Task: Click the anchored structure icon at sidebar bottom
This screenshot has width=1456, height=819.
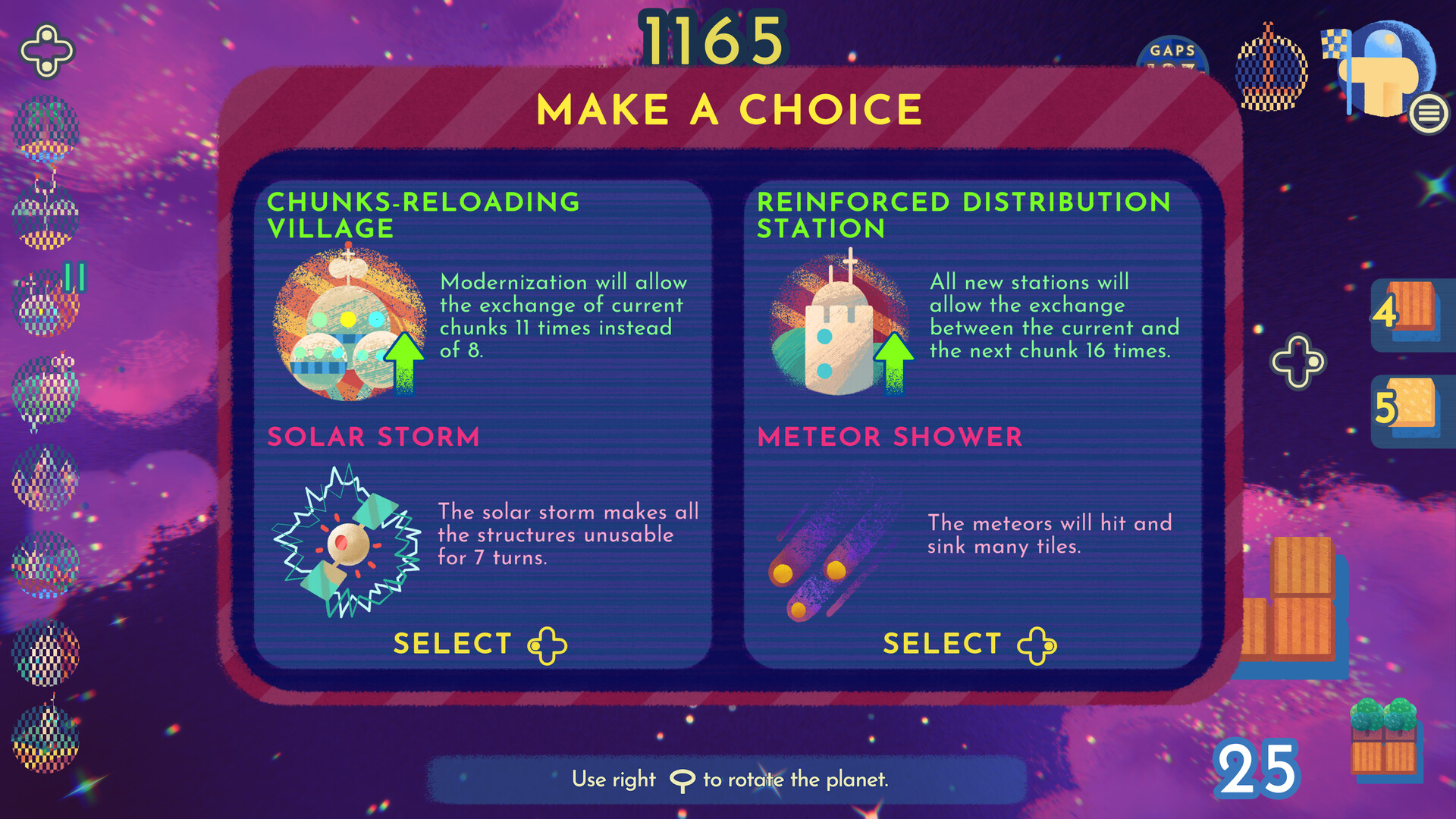Action: (45, 739)
